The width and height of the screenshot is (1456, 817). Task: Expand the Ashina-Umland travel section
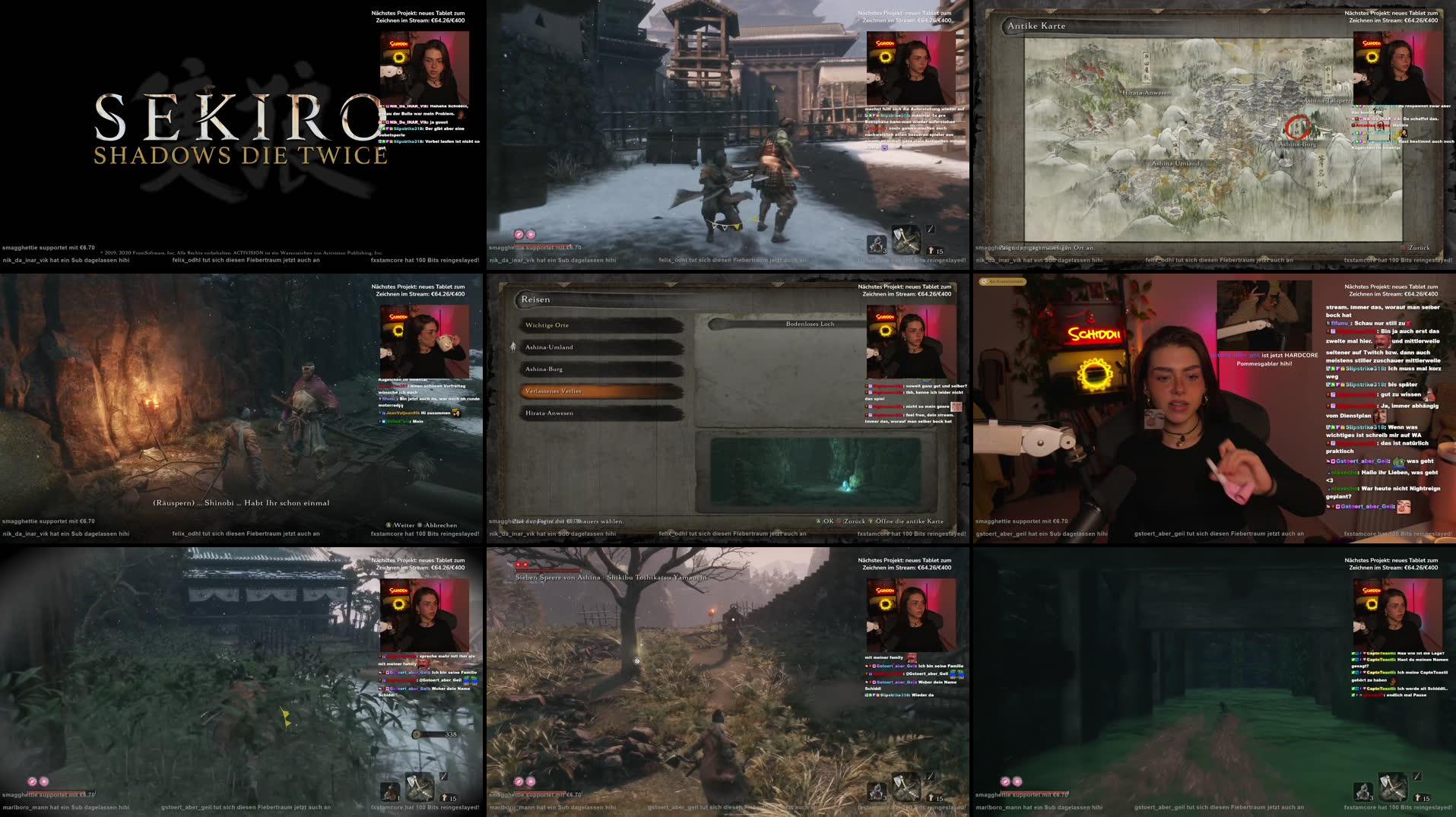(x=550, y=347)
